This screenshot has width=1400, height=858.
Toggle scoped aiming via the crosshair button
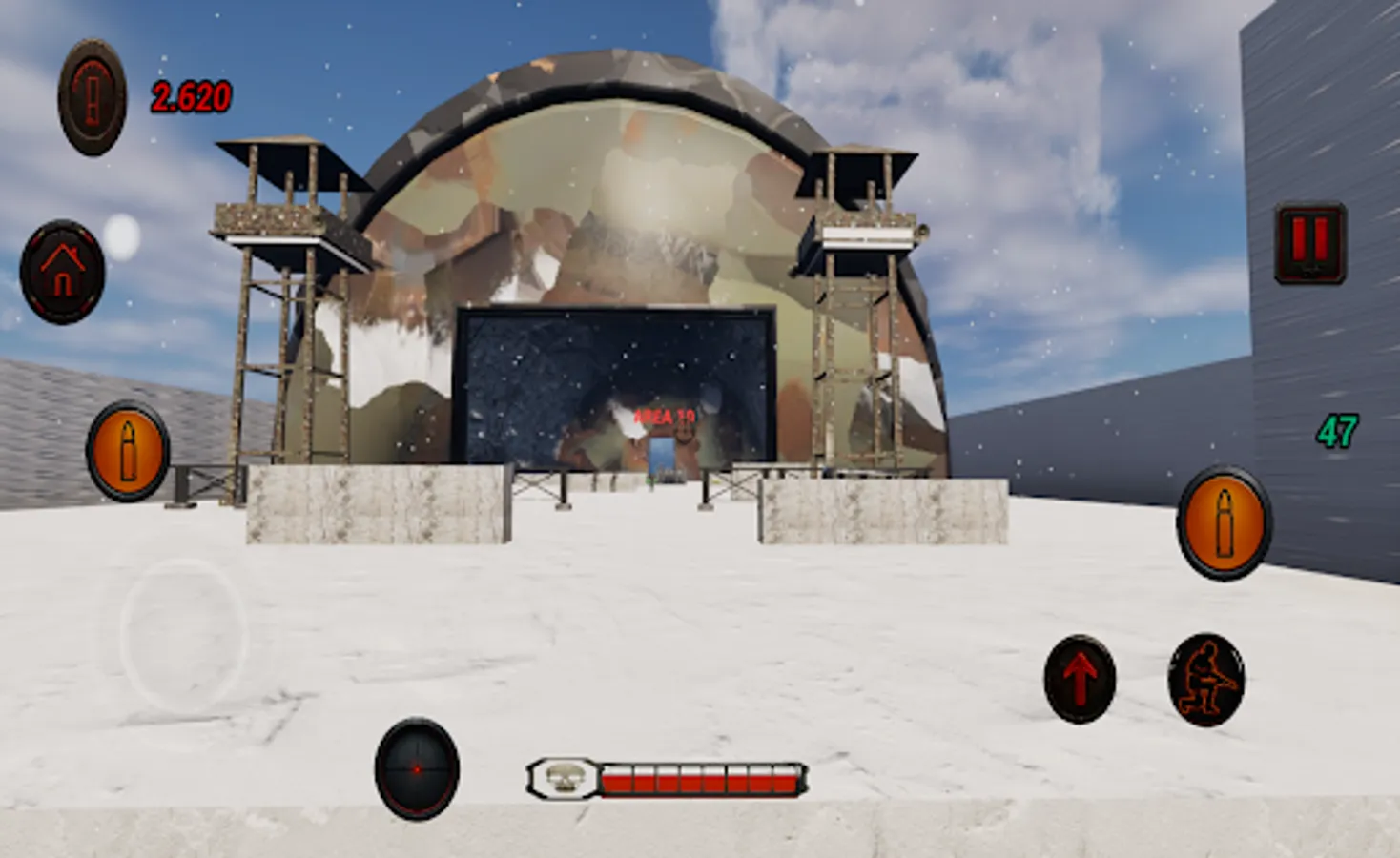pyautogui.click(x=418, y=766)
